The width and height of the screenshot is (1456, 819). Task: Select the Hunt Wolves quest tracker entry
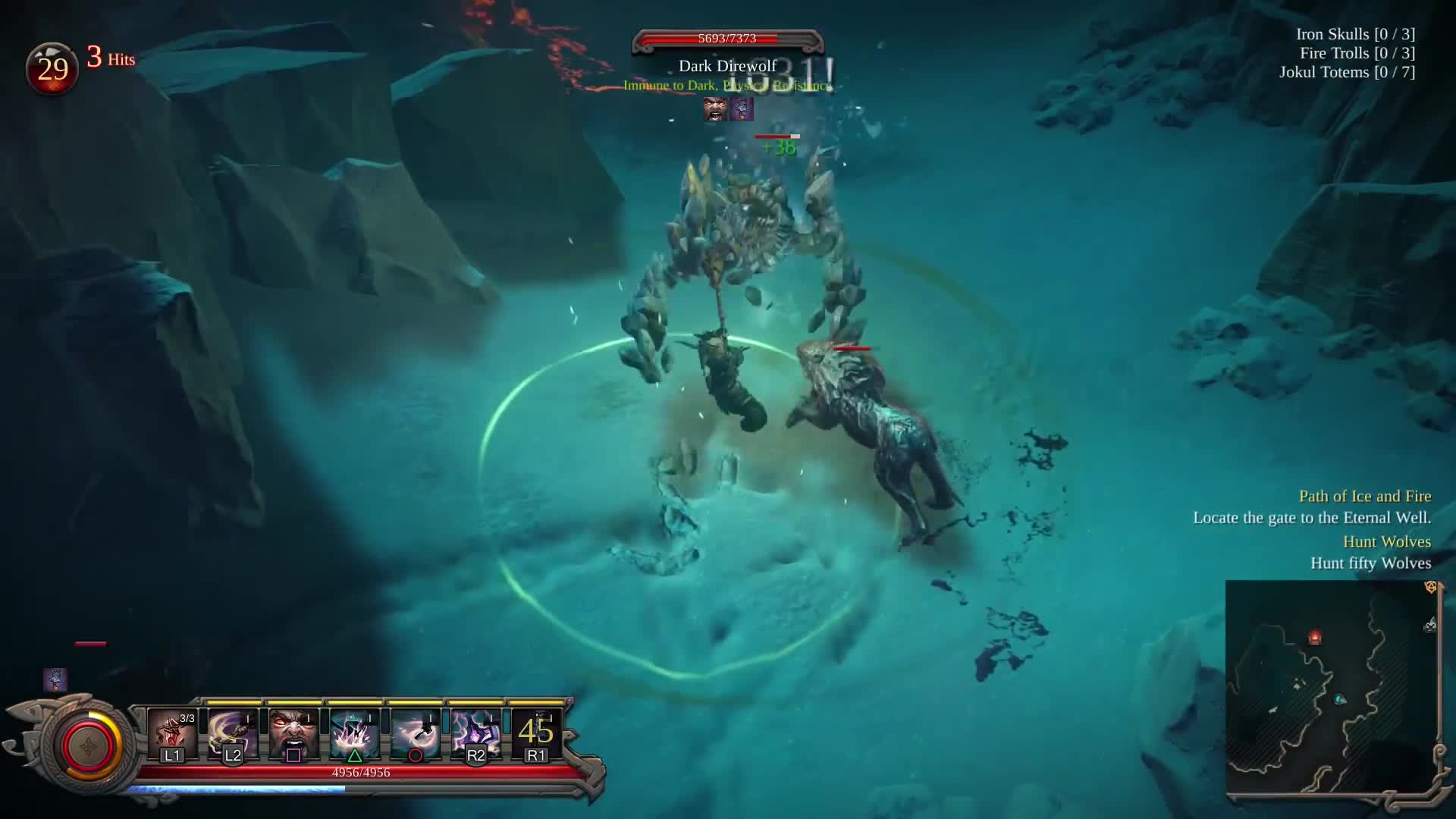point(1386,542)
